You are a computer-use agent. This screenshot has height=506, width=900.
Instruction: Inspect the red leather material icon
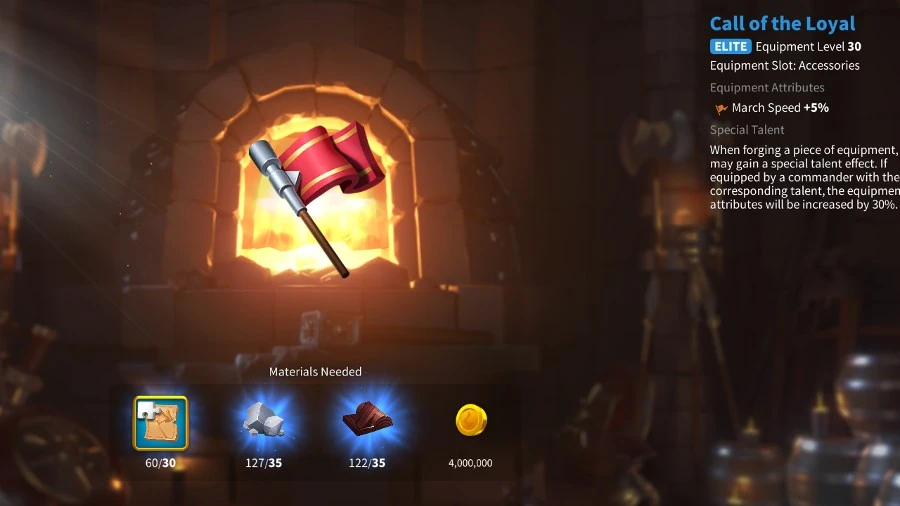(367, 422)
